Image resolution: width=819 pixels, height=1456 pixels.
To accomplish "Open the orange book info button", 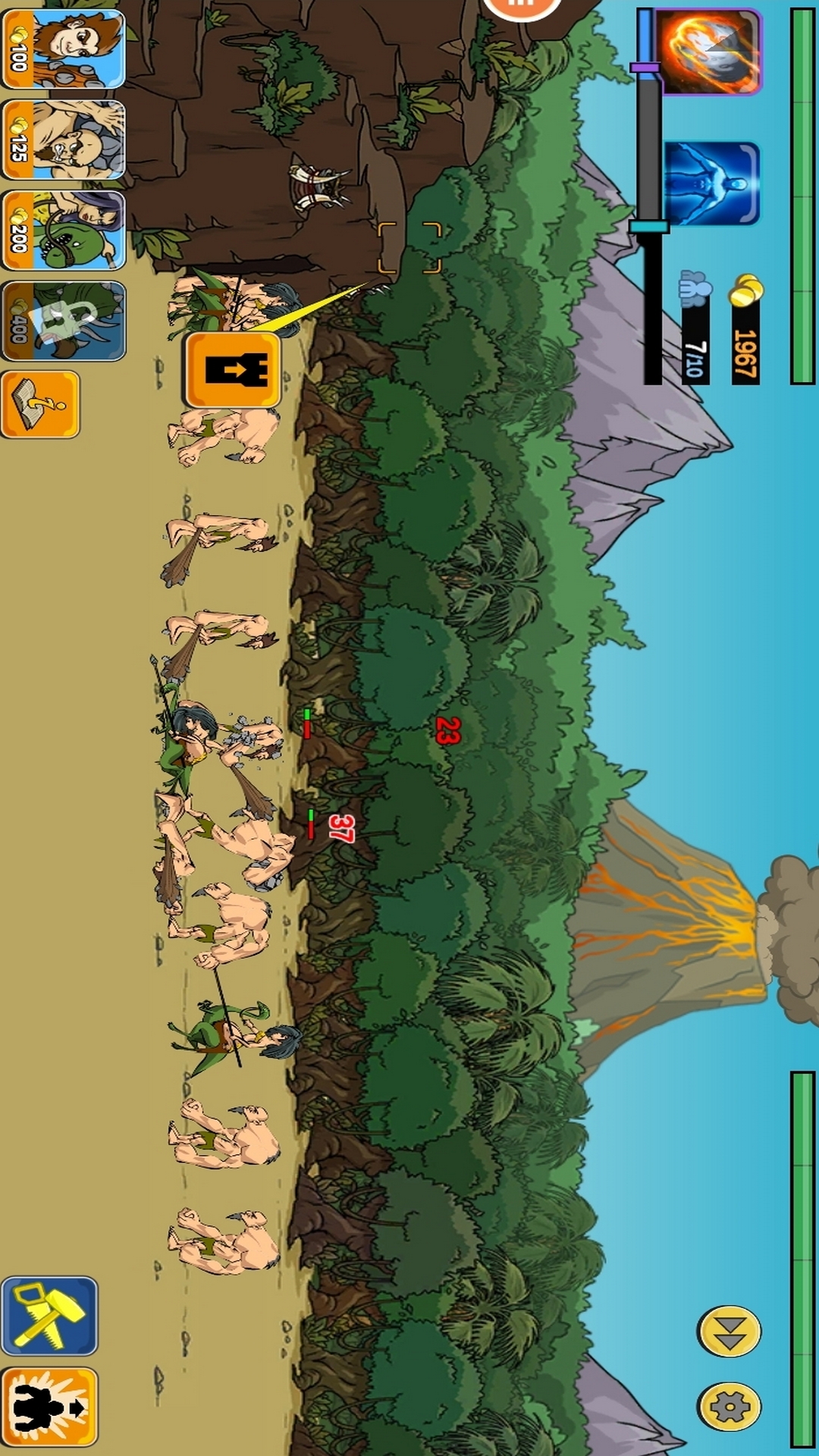I will click(40, 404).
